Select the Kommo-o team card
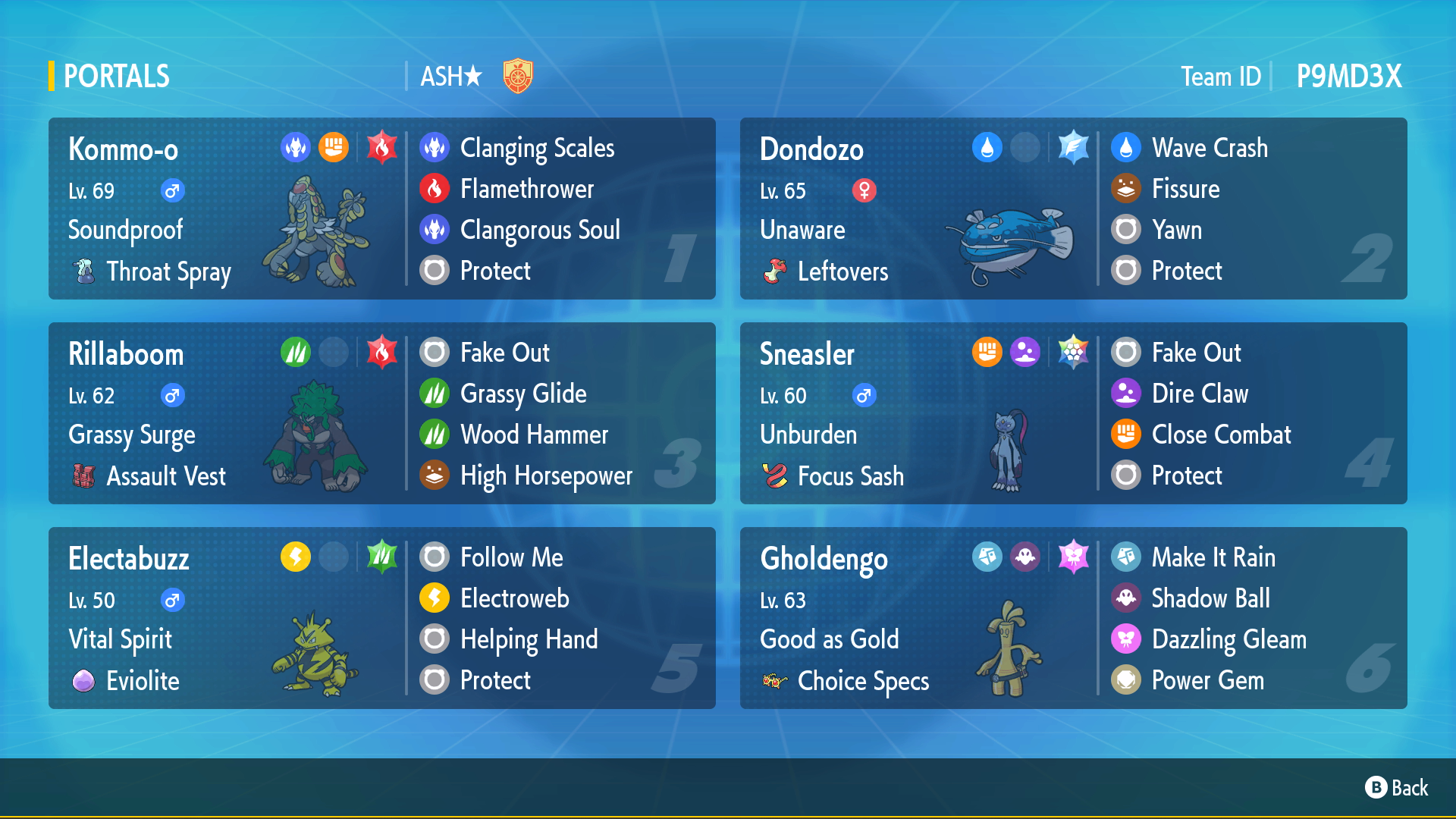This screenshot has width=1456, height=819. pos(381,209)
